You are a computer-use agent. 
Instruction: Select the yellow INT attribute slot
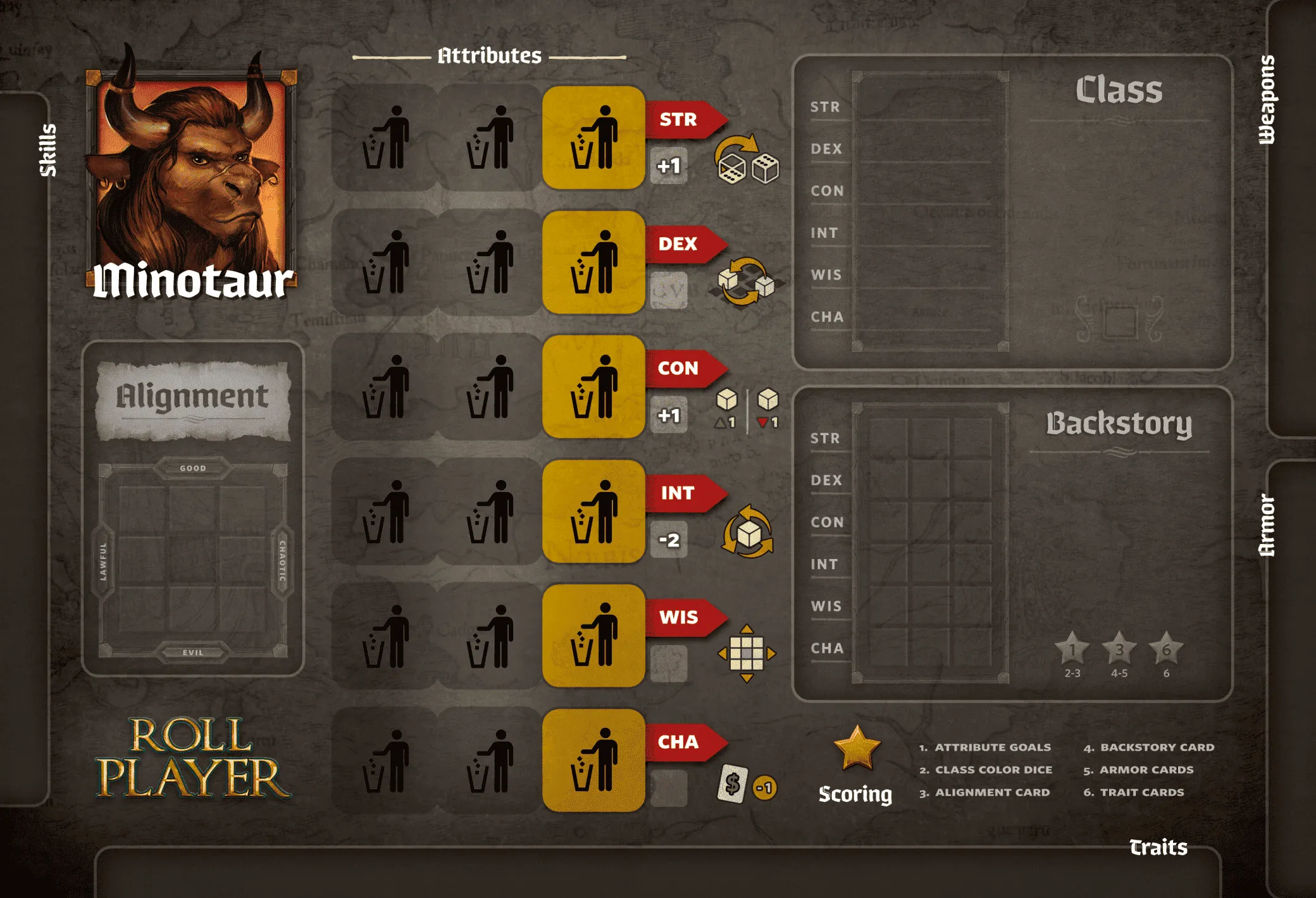593,511
